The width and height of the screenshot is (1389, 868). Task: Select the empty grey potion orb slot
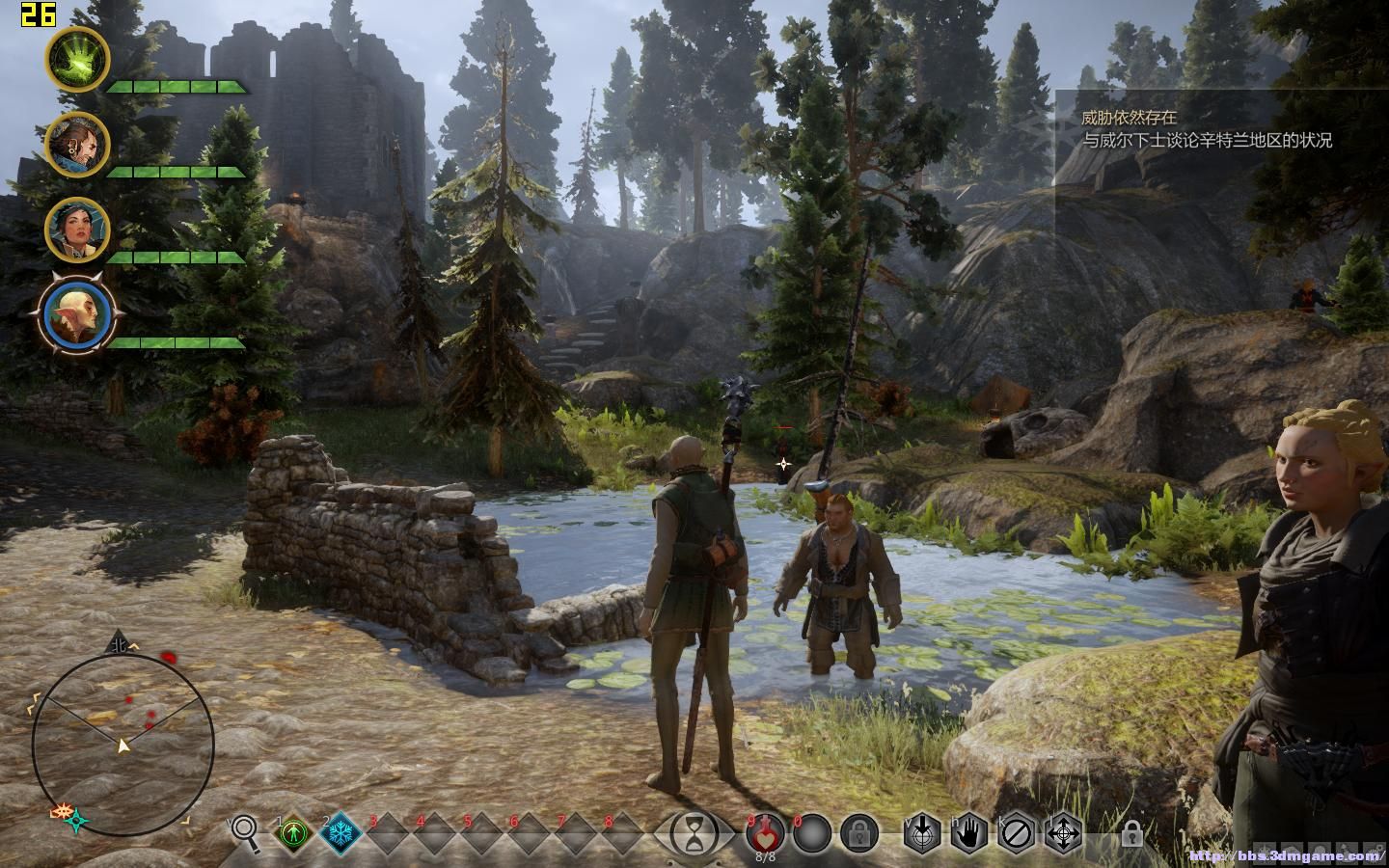(812, 831)
